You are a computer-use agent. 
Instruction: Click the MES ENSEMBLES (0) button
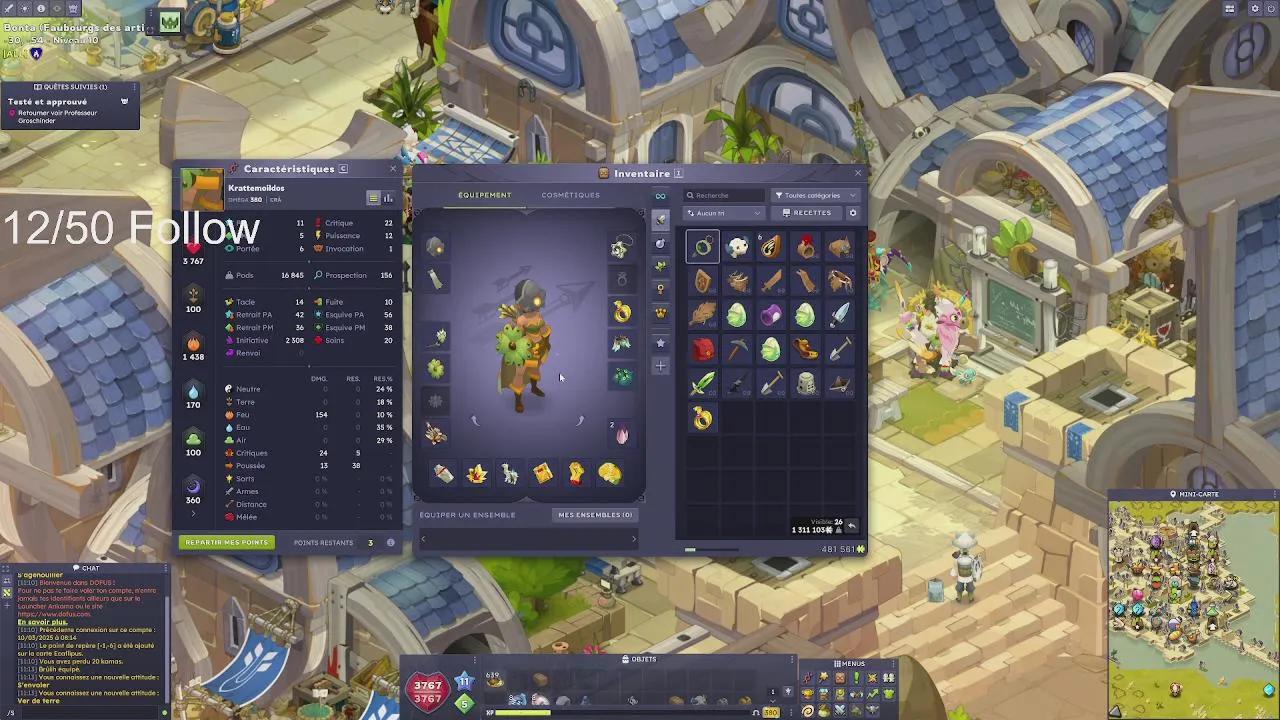[595, 514]
